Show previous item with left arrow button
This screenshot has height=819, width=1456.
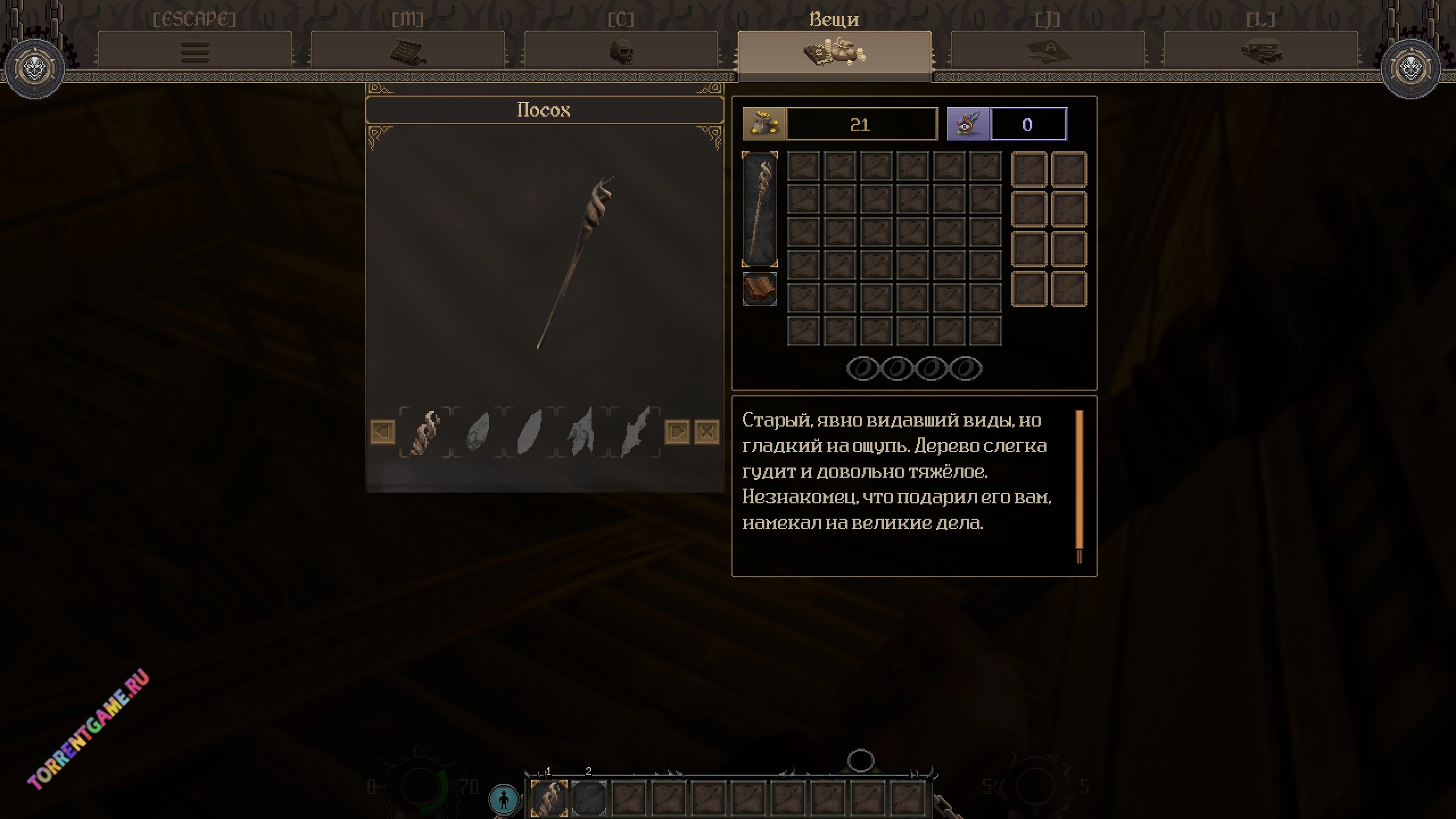[x=383, y=432]
